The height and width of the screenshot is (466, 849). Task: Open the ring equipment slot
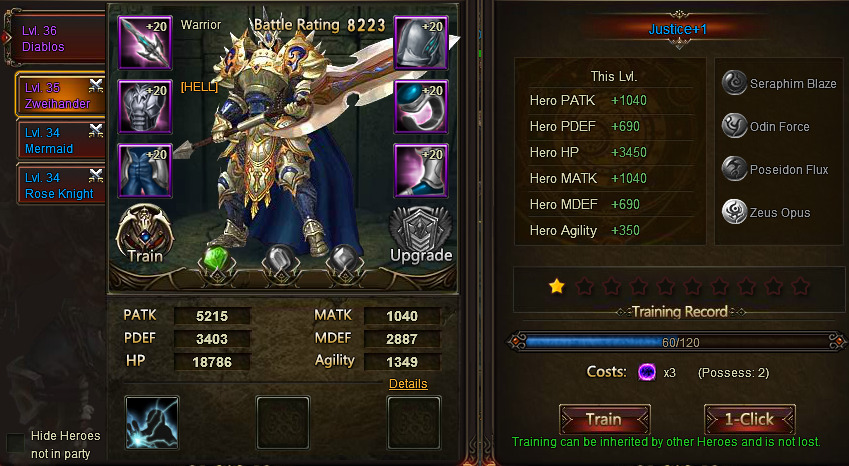[x=420, y=107]
